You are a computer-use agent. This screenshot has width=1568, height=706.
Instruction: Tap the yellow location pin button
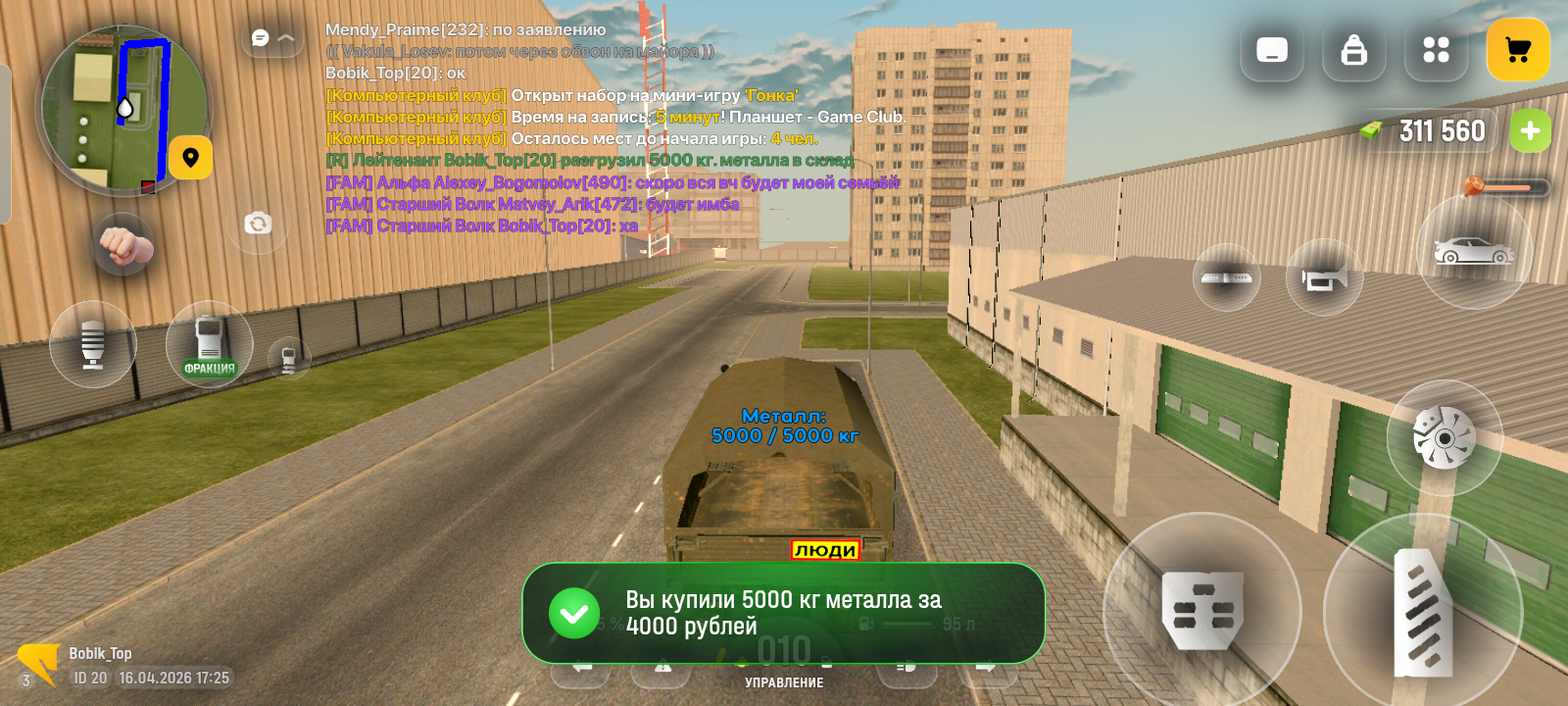190,157
